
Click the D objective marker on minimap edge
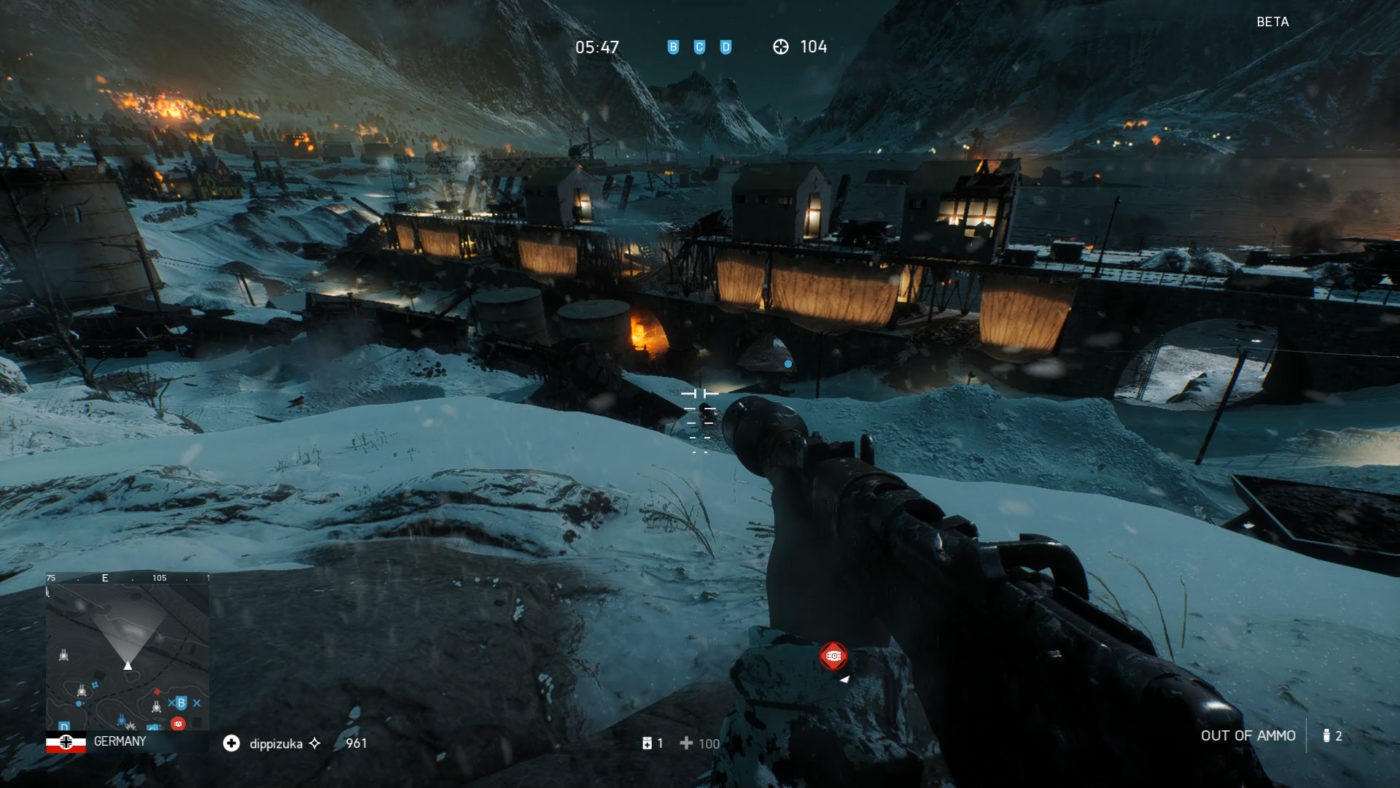(64, 727)
